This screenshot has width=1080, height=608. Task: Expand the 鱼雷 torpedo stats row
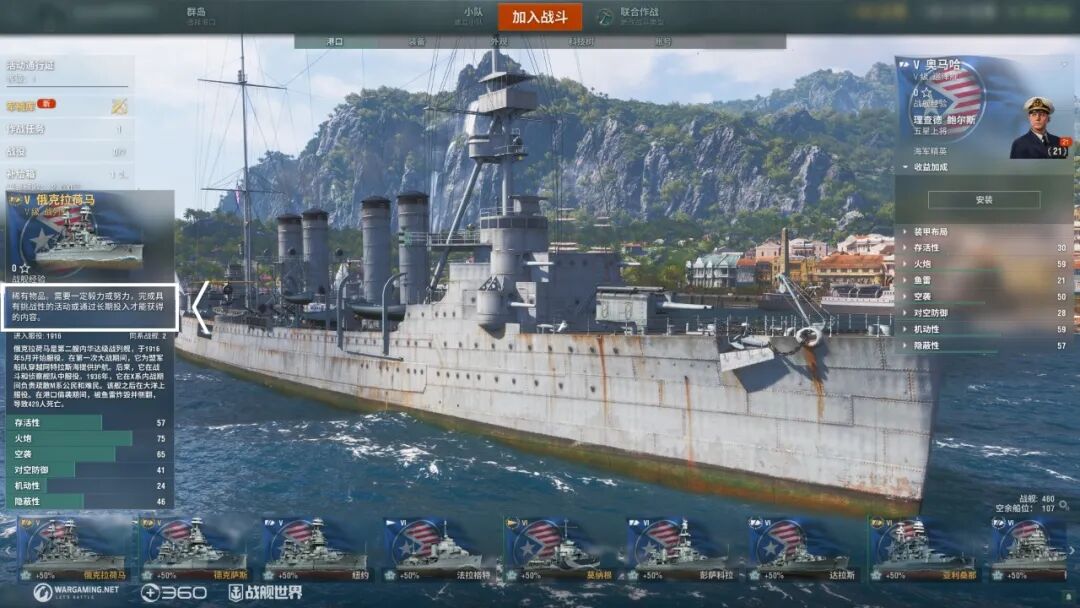(x=985, y=280)
